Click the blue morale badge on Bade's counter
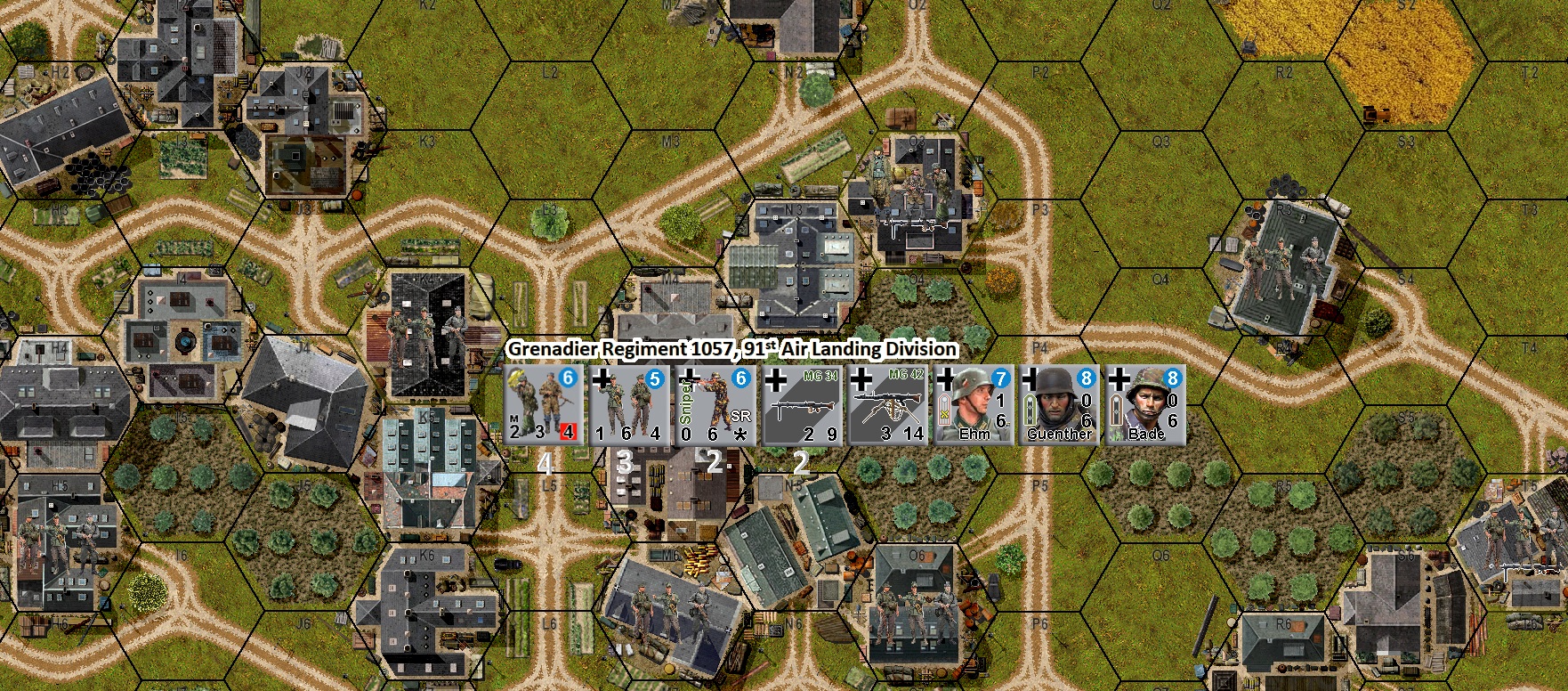The image size is (1568, 691). pos(1172,380)
